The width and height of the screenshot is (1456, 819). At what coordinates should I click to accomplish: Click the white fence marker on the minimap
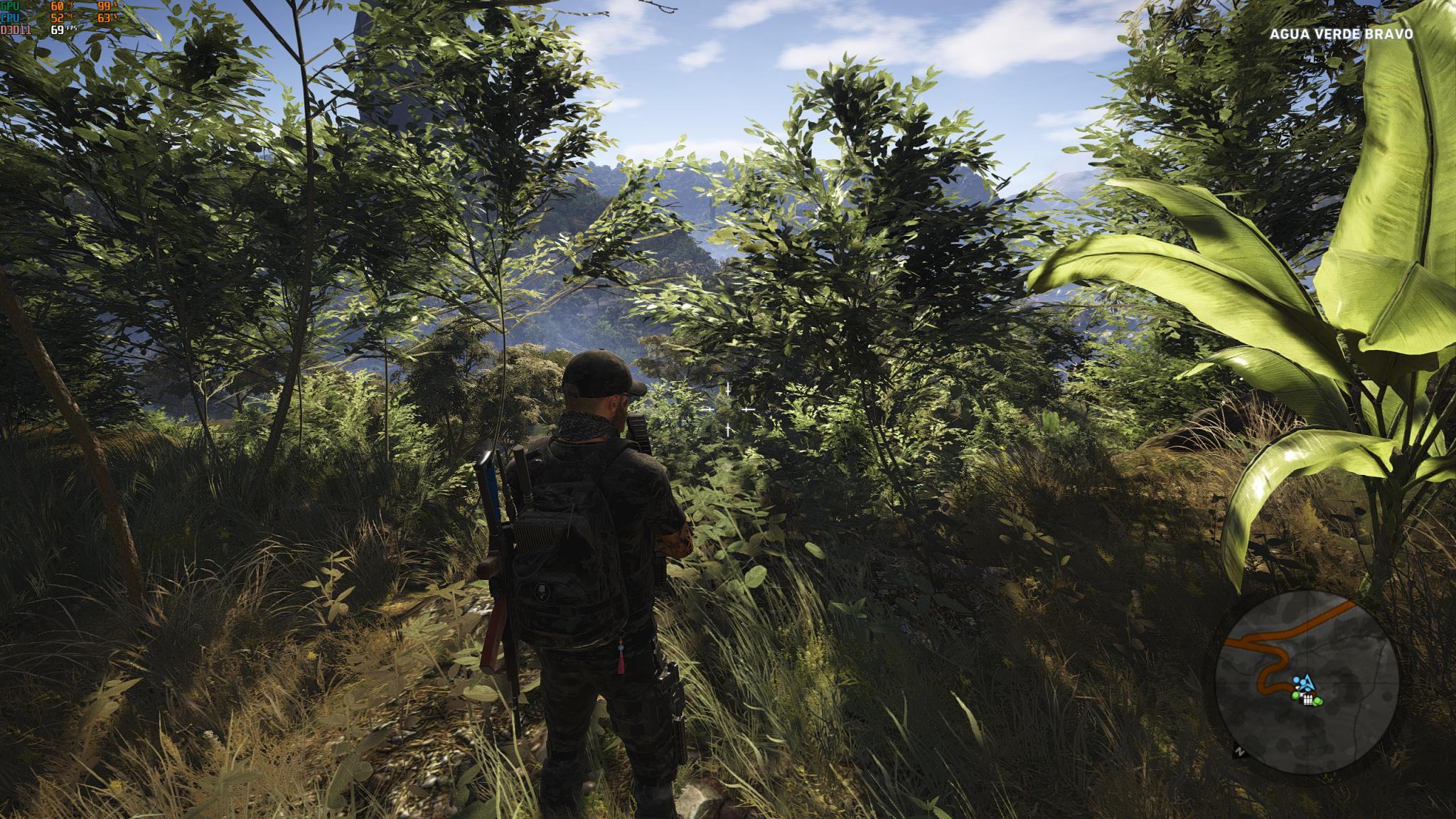1307,700
